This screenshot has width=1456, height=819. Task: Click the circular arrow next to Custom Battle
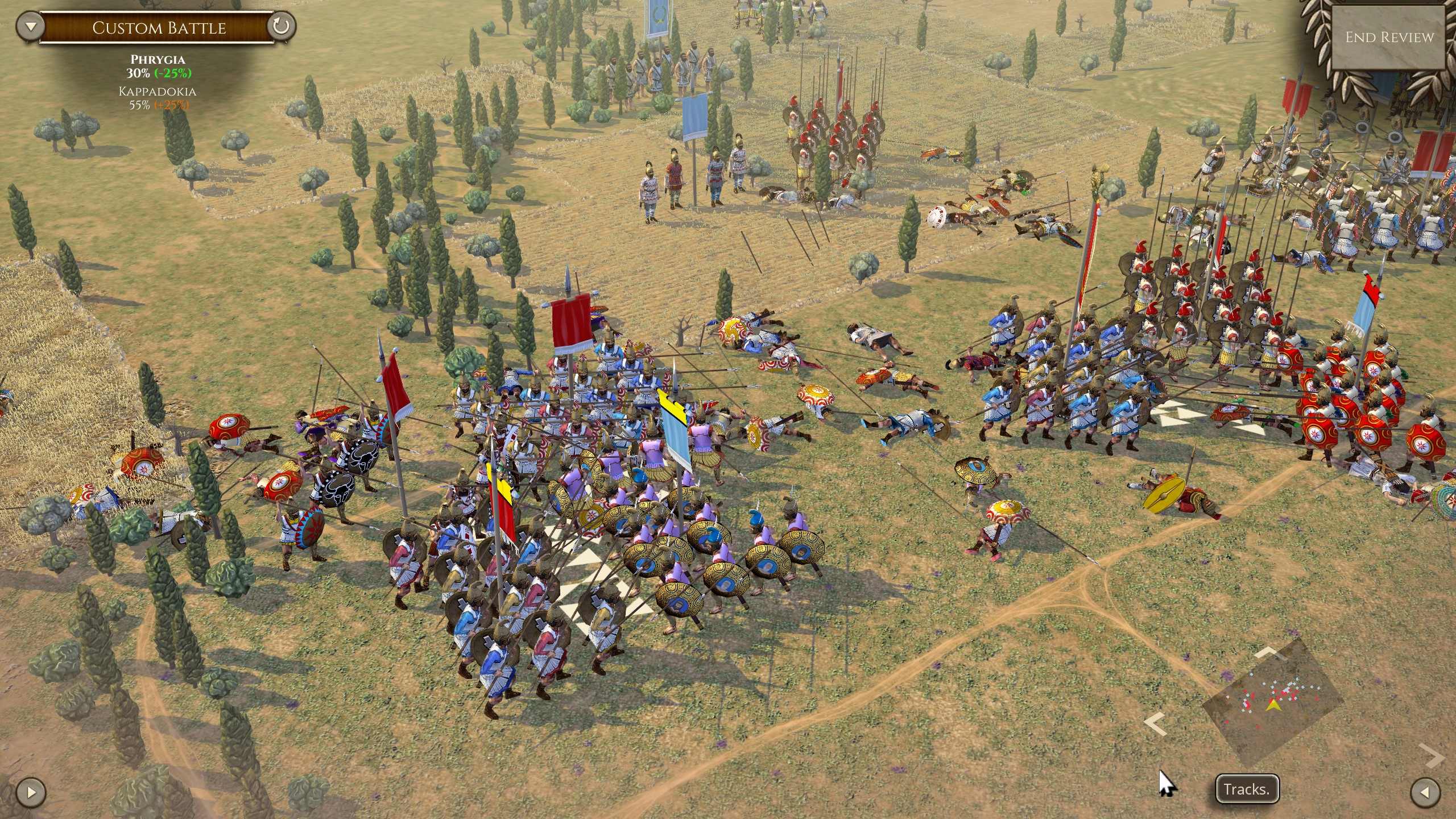coord(281,26)
